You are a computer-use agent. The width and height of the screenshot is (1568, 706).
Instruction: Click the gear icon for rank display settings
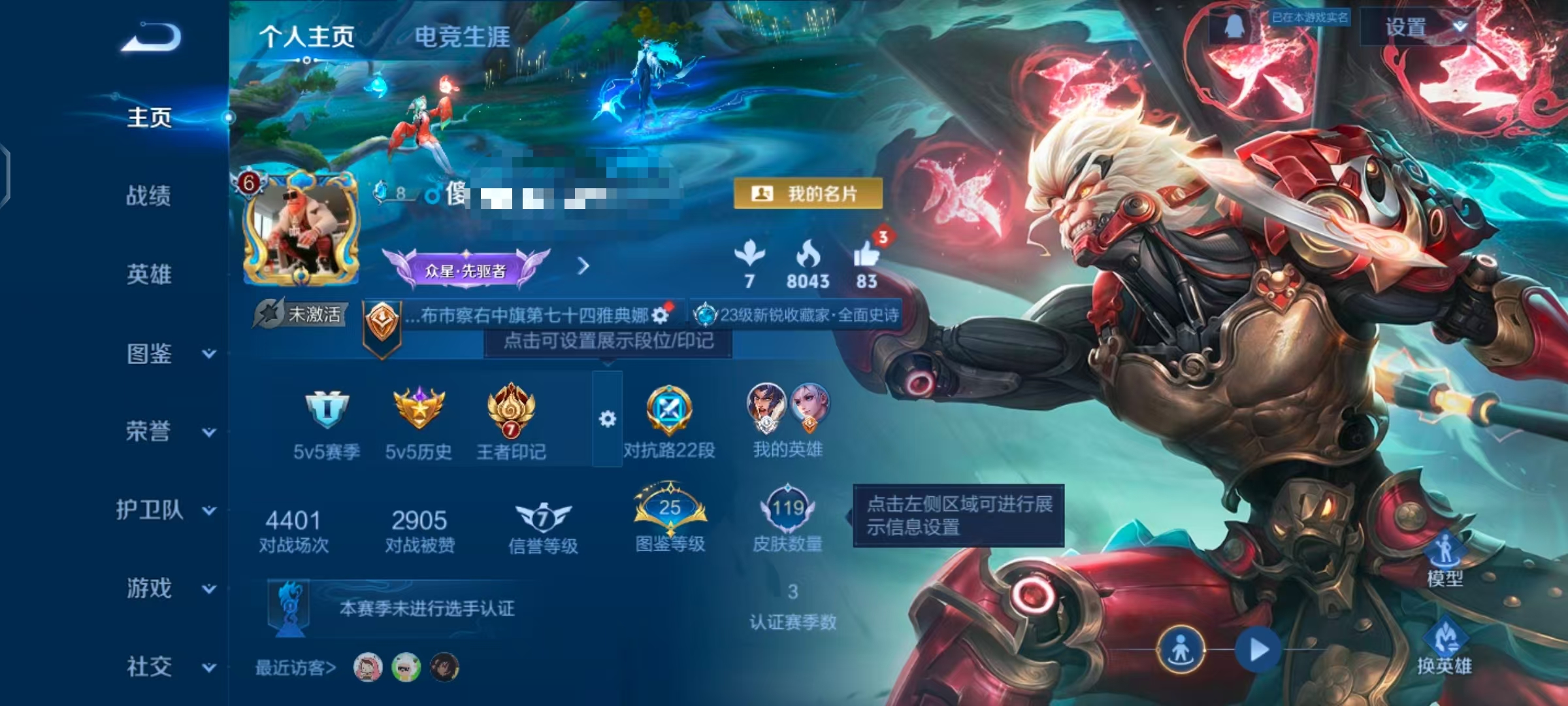606,418
